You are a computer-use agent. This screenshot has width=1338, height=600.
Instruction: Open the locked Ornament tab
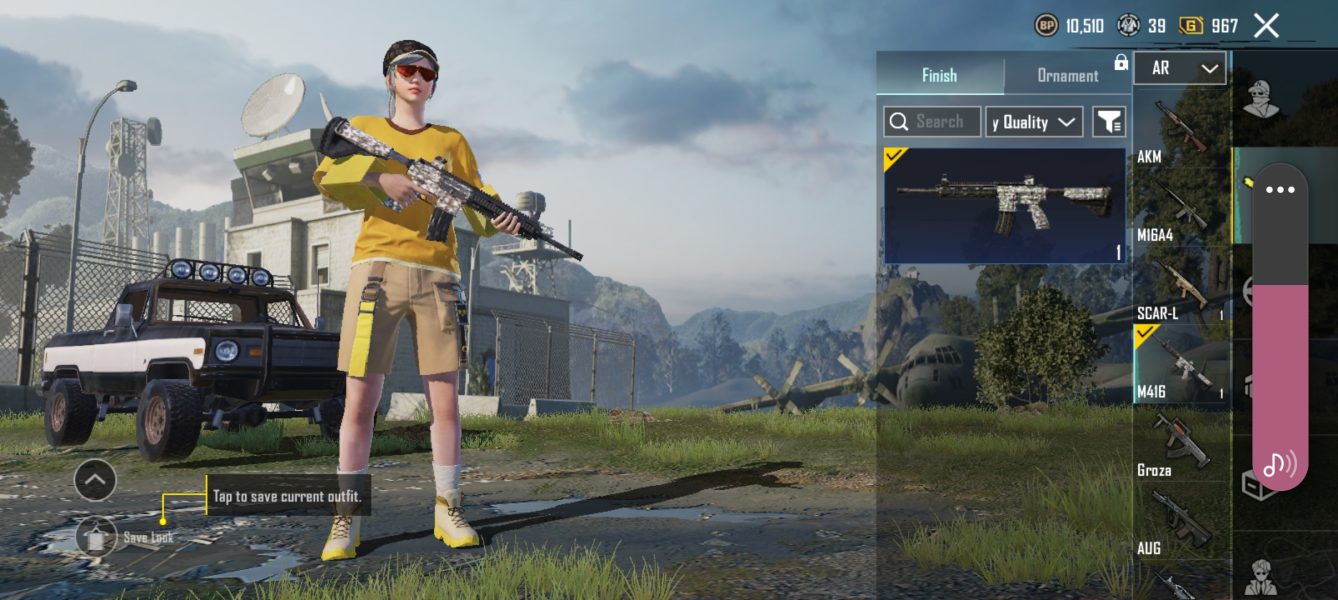(1068, 76)
